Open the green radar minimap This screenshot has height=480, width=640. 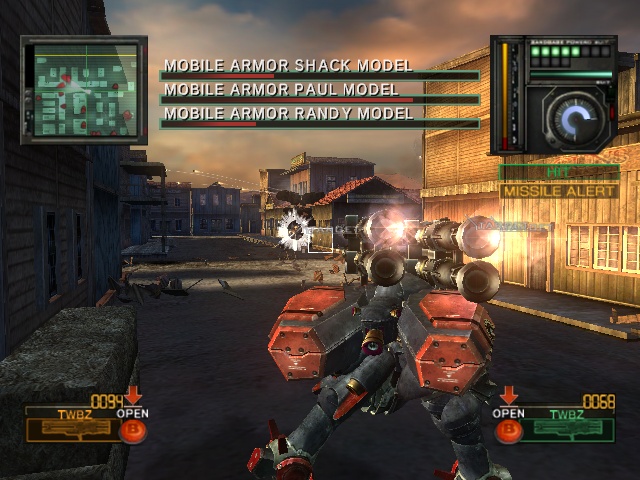tap(84, 89)
